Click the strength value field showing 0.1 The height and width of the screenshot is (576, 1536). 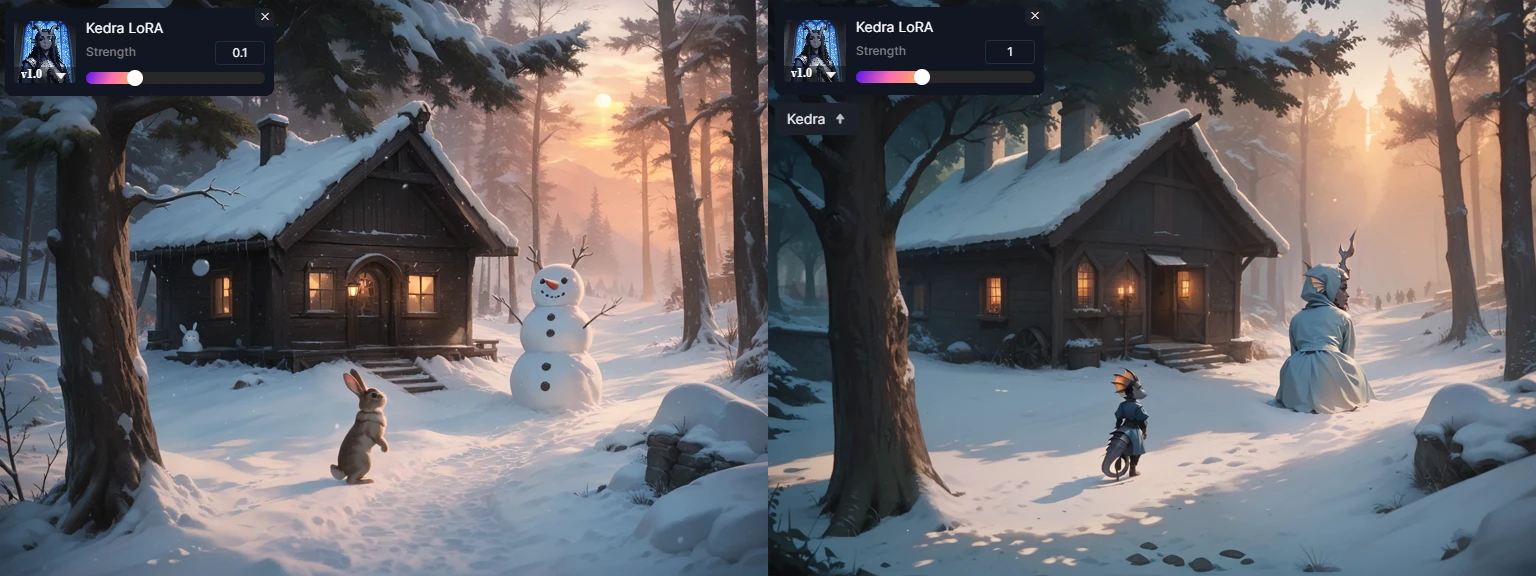tap(240, 53)
